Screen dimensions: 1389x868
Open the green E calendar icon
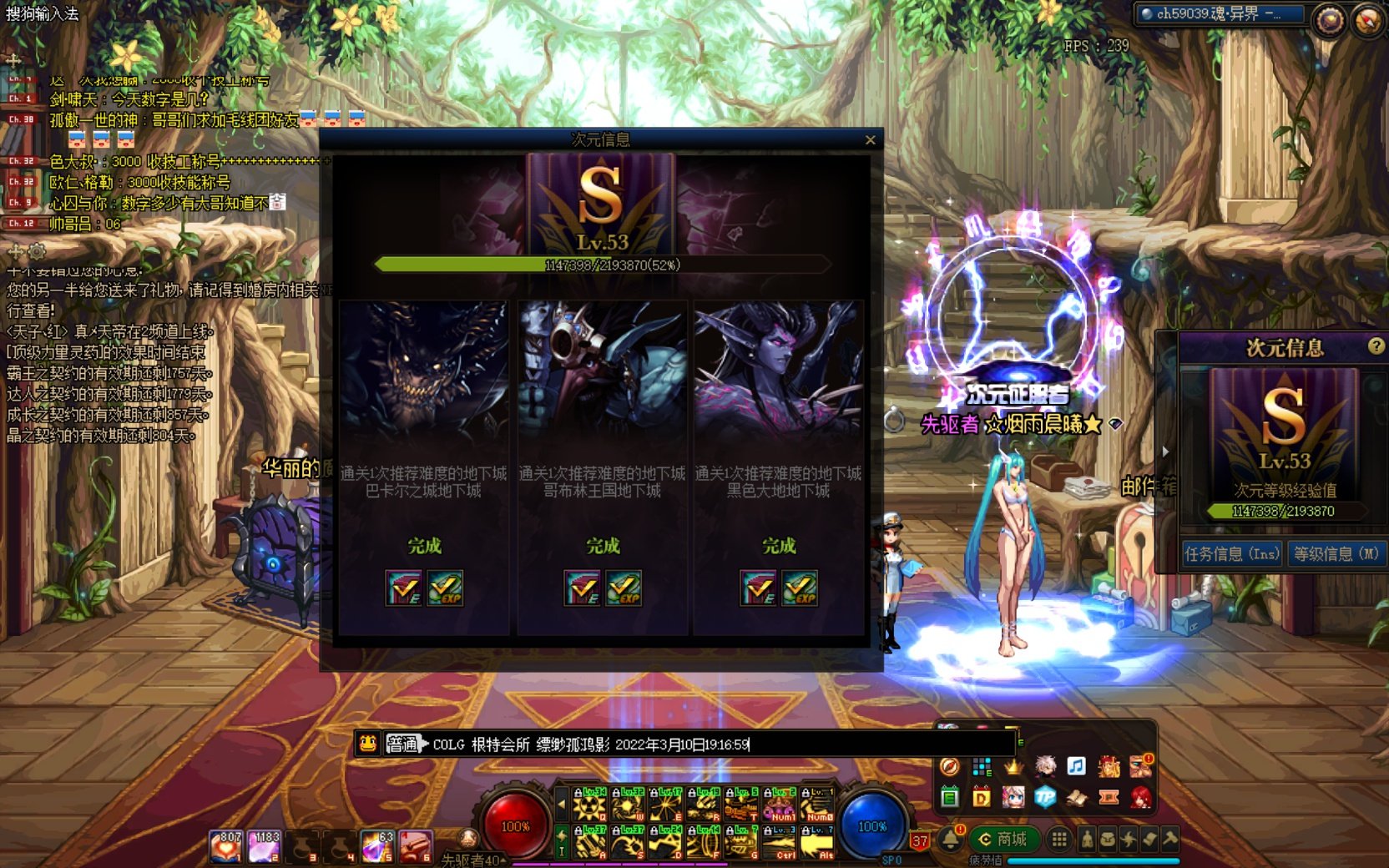949,797
